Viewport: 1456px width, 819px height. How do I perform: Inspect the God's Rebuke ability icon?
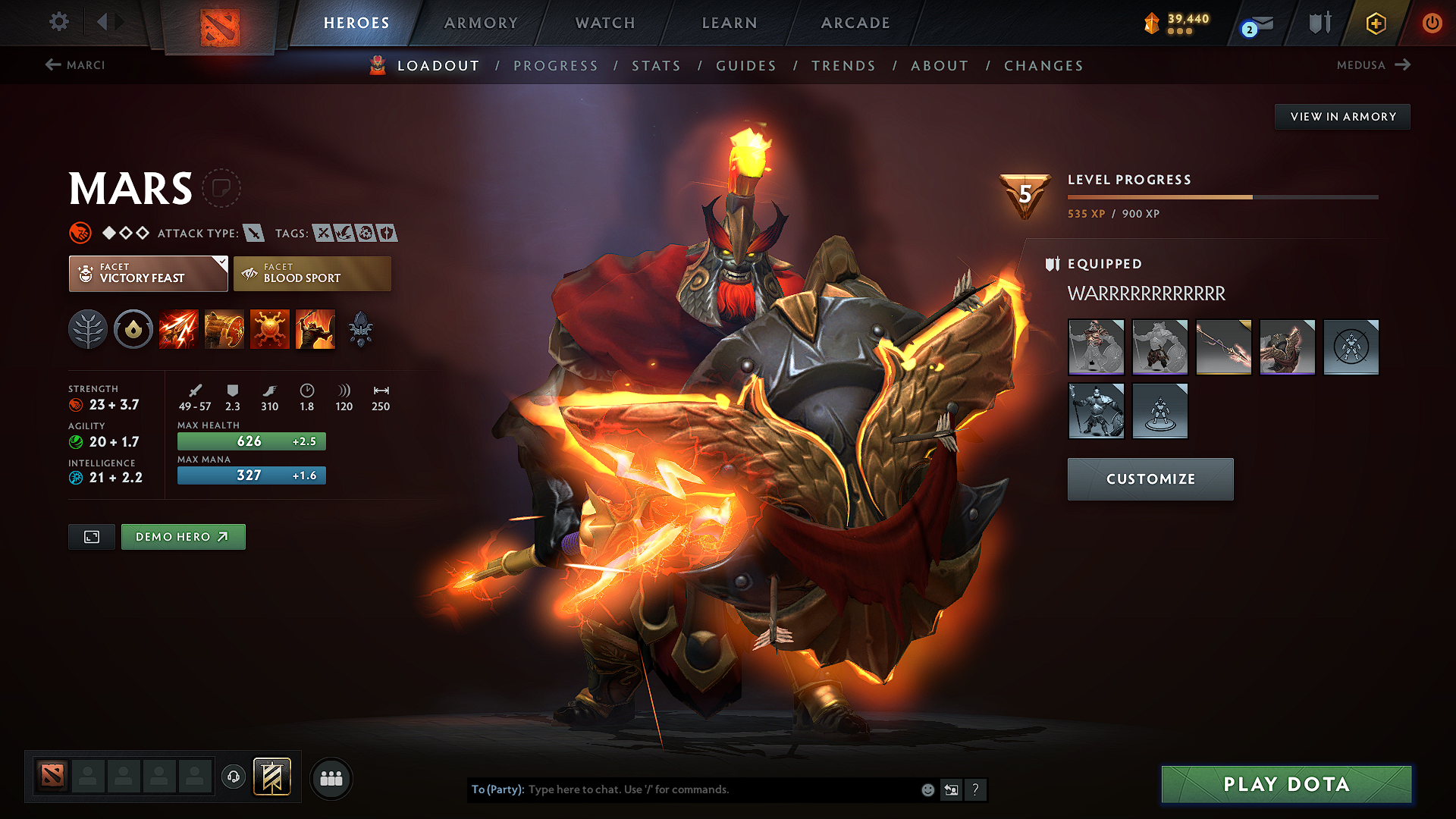coord(224,329)
